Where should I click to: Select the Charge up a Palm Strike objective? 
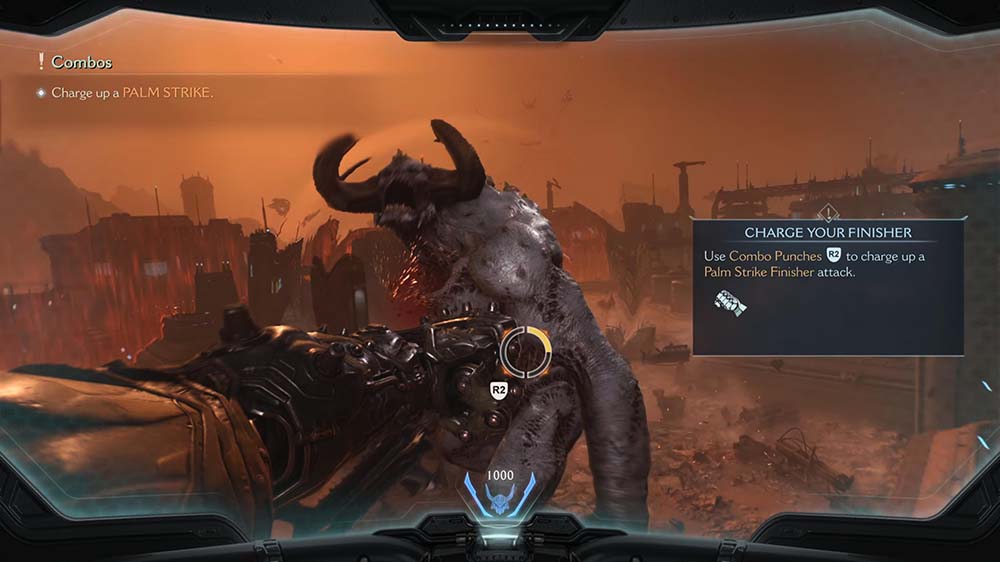coord(132,92)
